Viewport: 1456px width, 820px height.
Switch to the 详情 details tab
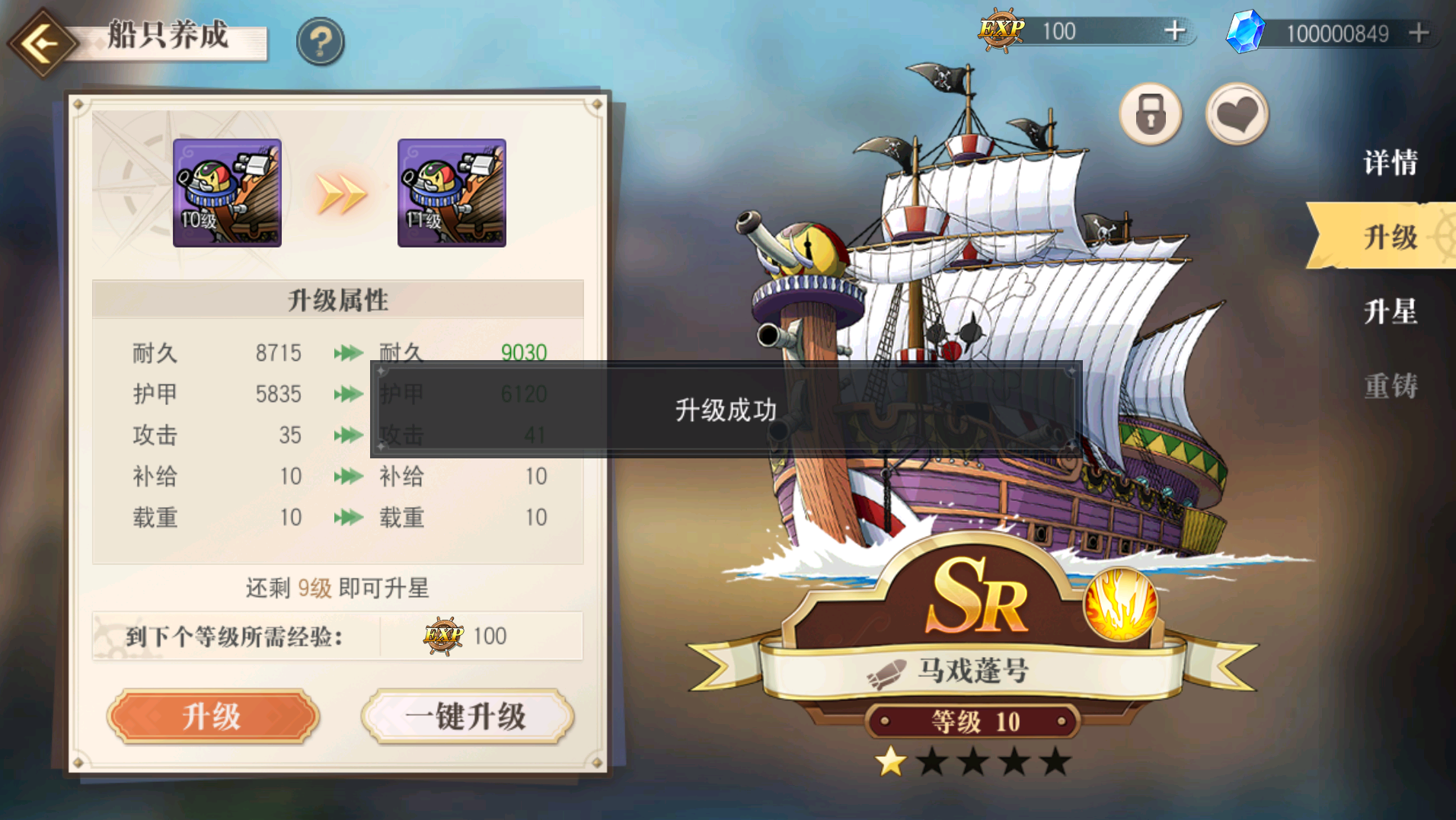click(x=1390, y=162)
